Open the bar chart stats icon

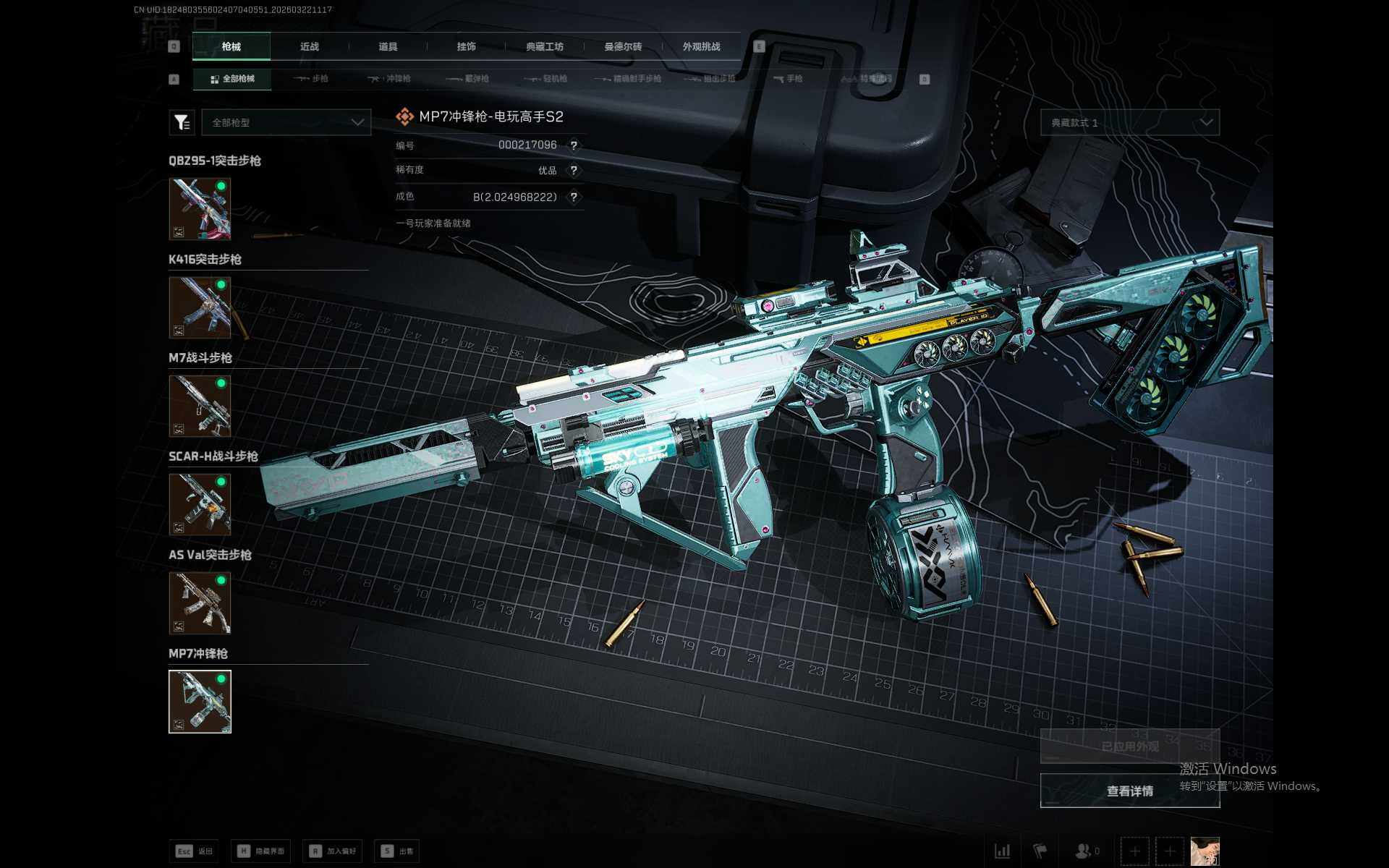(x=1002, y=851)
